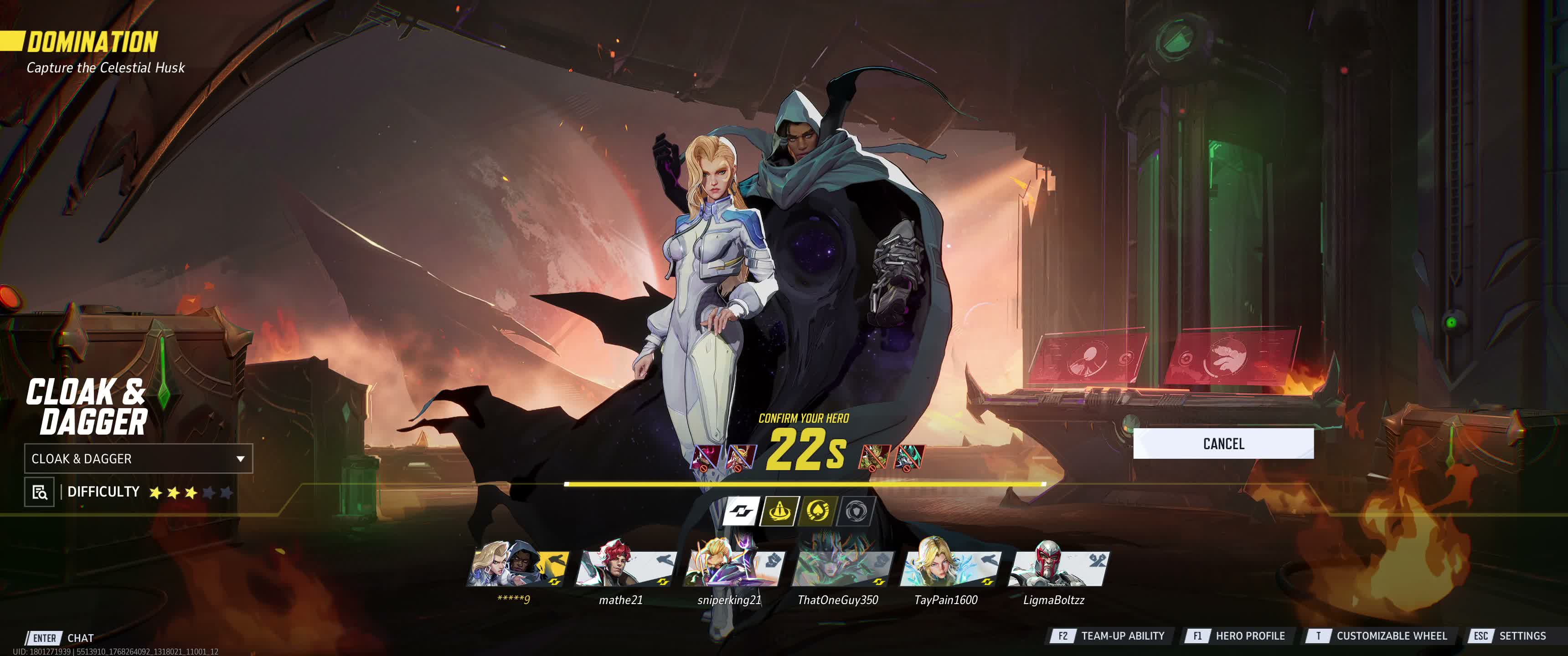Screen dimensions: 1568x656
Task: Cancel the hero confirmation
Action: click(1223, 444)
